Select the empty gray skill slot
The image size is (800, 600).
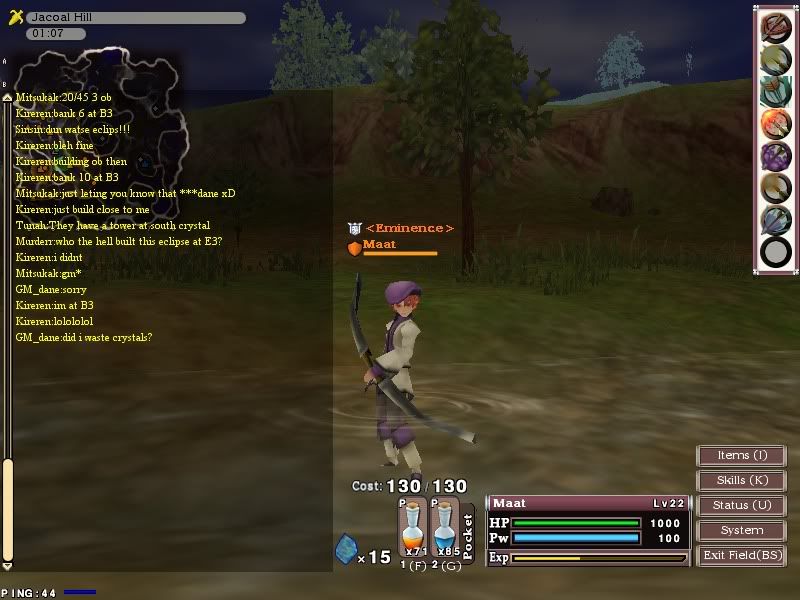(775, 252)
